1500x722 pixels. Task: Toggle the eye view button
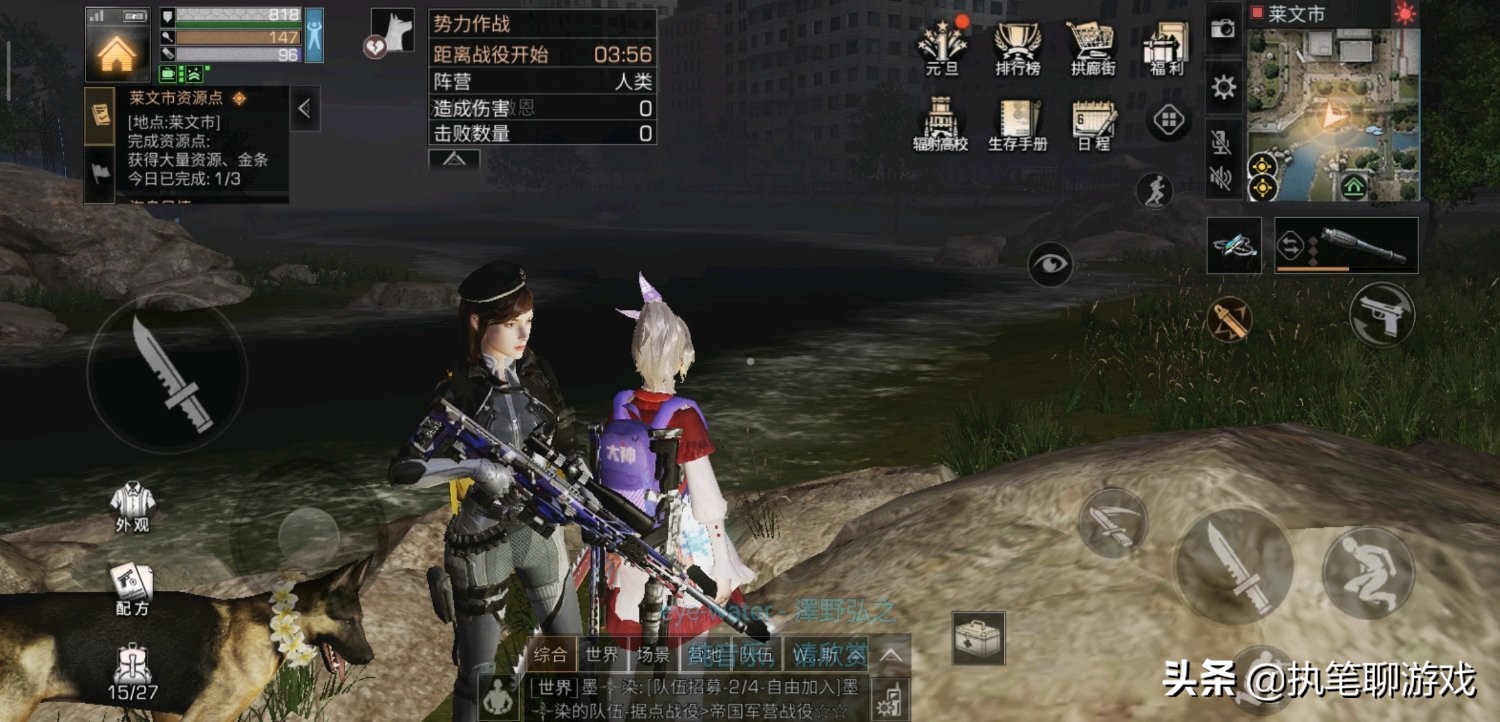(1050, 264)
